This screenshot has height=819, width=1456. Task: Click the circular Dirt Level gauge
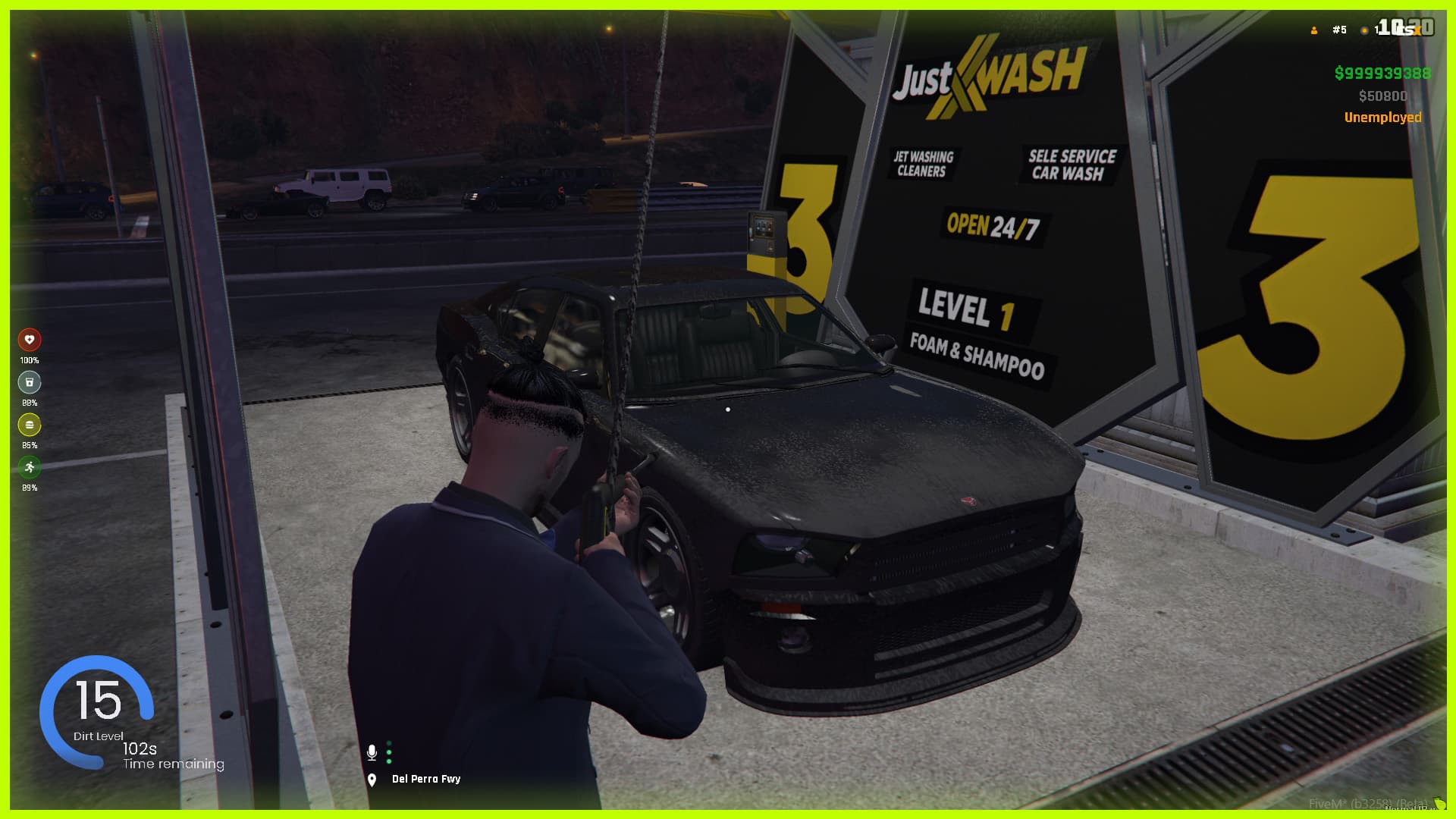click(97, 710)
